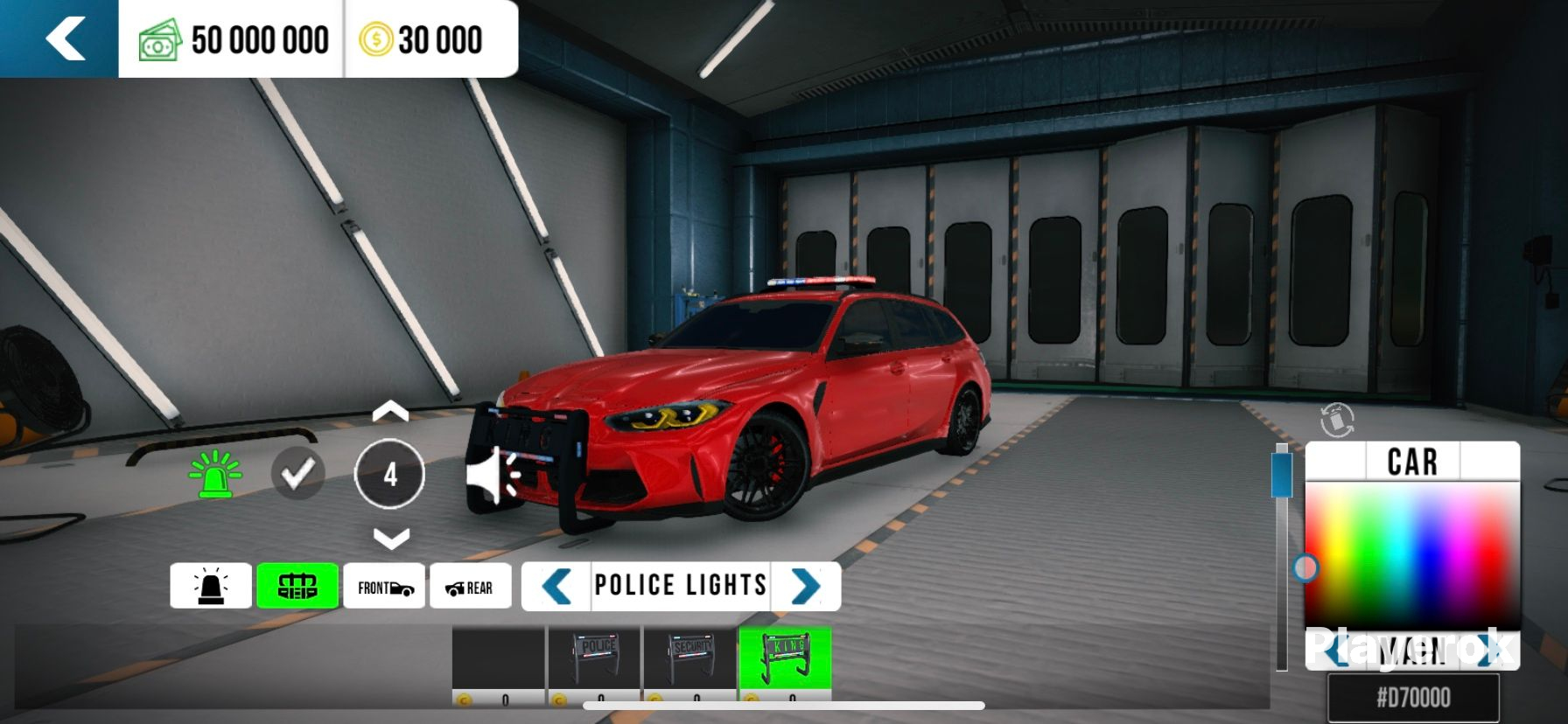Click the blue vertical brightness slider handle

1282,472
